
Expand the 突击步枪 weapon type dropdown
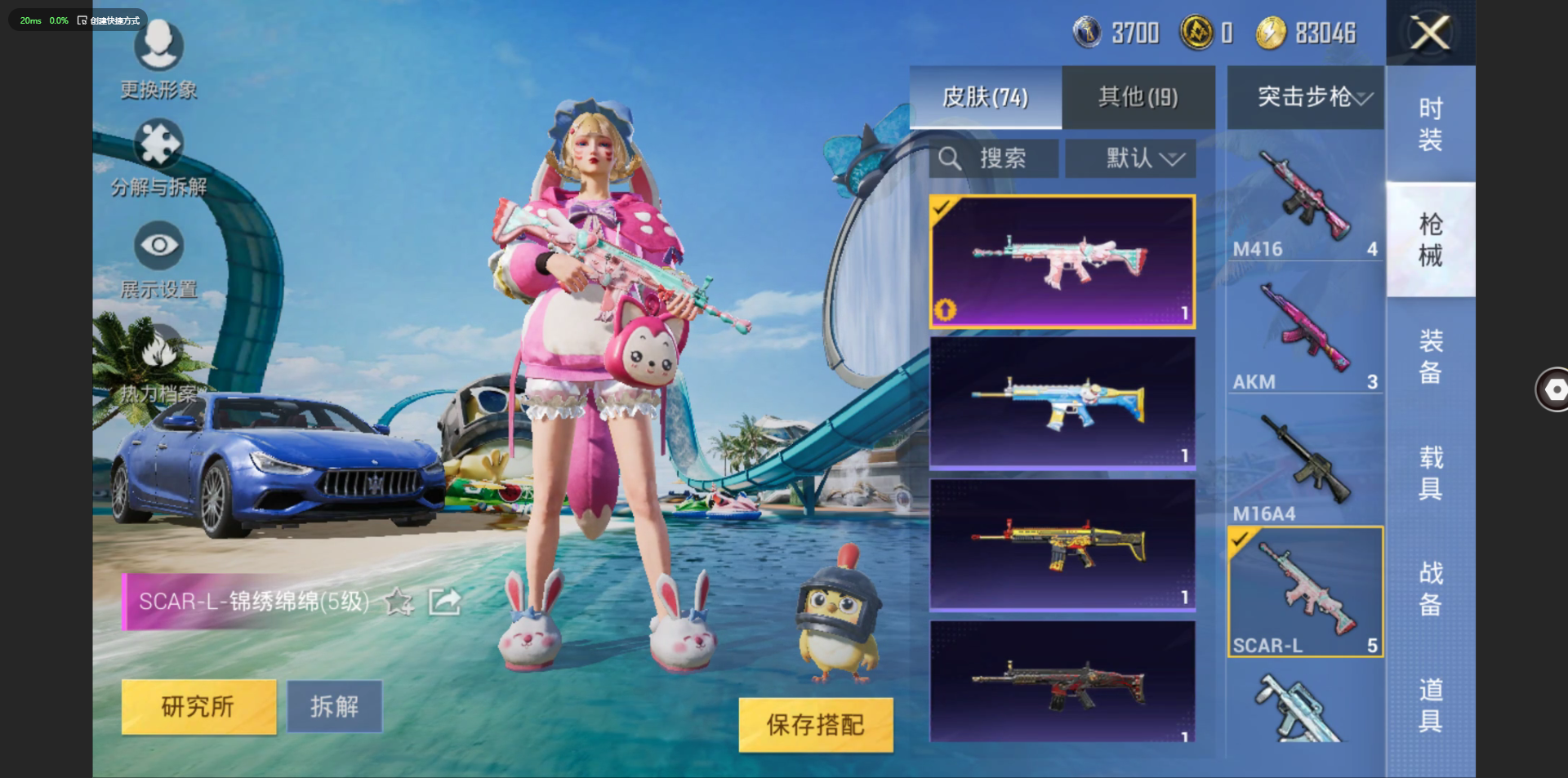coord(1305,97)
